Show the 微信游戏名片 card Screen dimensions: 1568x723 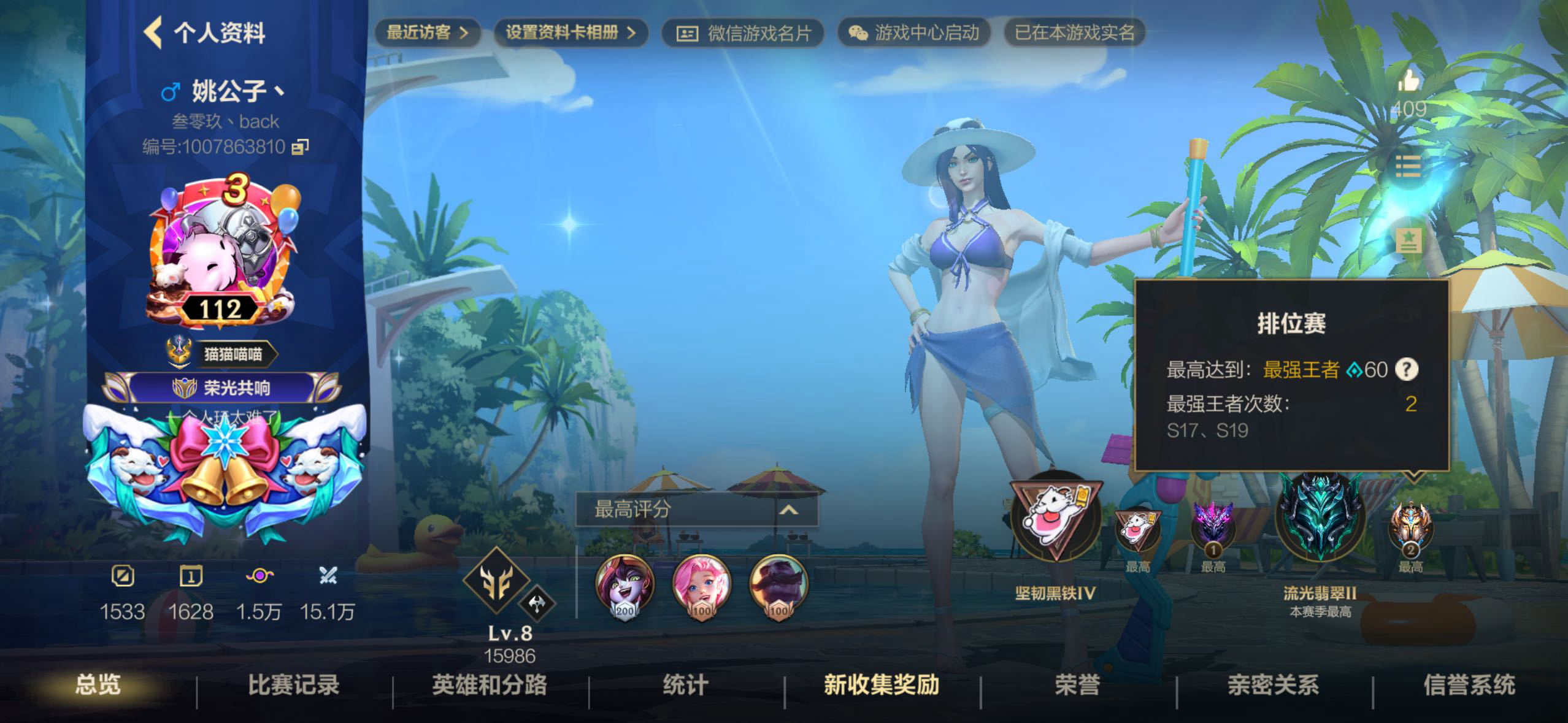(x=743, y=33)
